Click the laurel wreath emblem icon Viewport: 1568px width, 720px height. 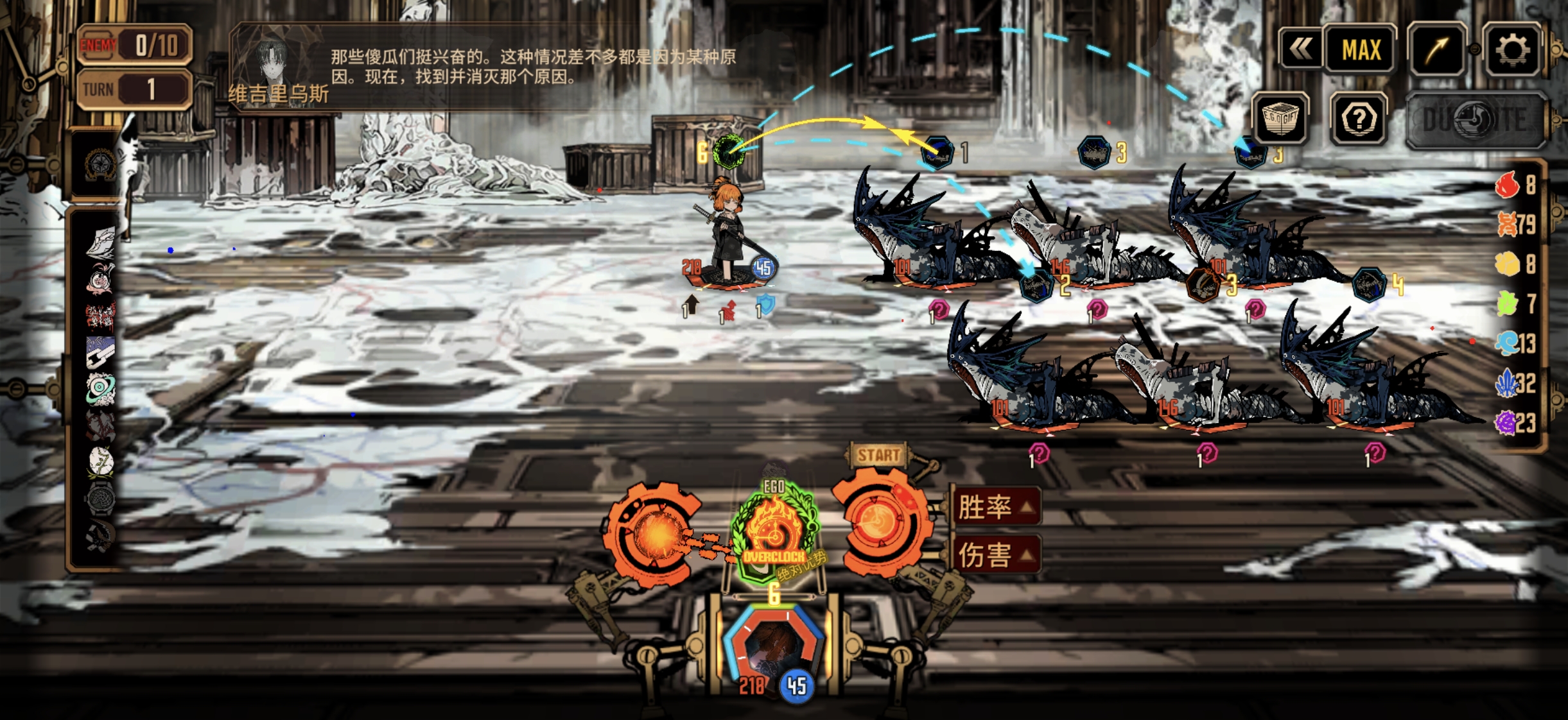pos(101,165)
